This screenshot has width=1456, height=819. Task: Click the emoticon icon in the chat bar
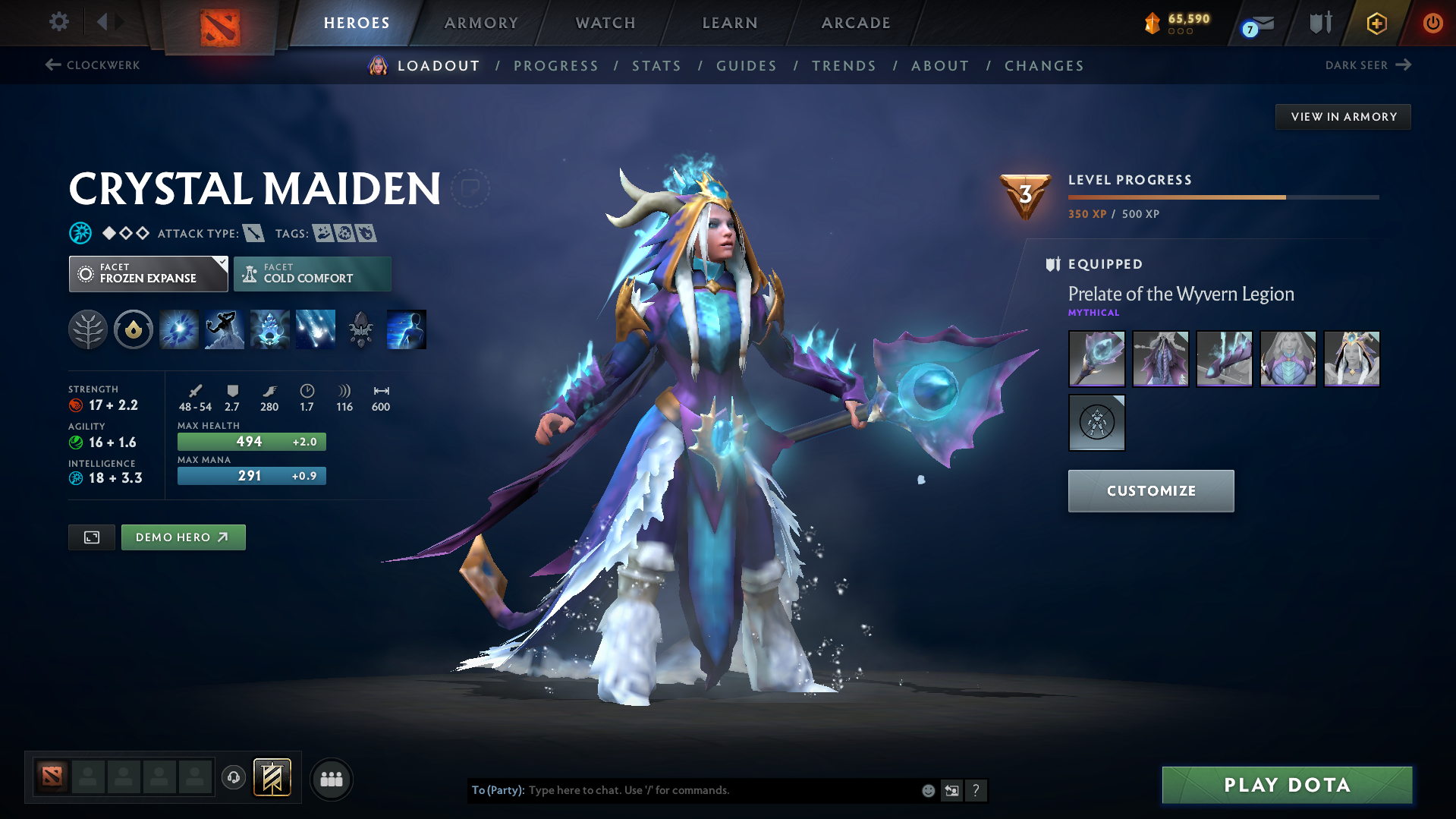pos(927,790)
